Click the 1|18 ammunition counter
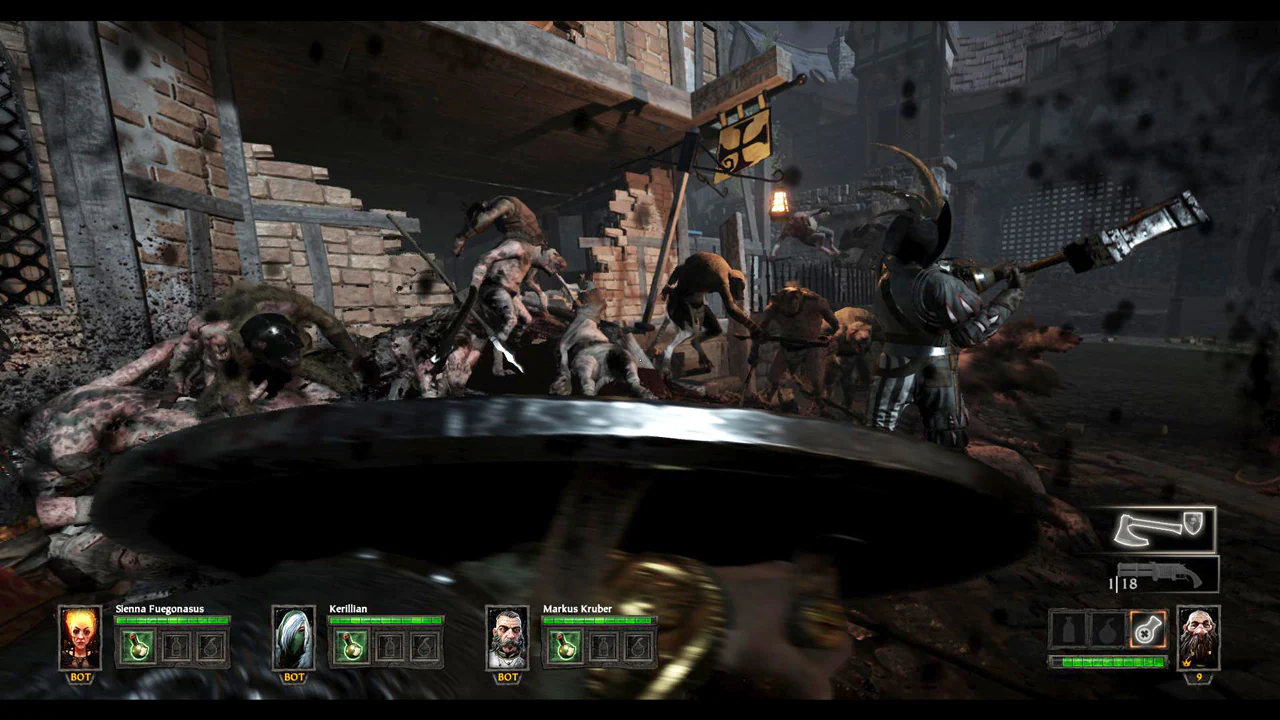This screenshot has width=1280, height=720. tap(1124, 583)
